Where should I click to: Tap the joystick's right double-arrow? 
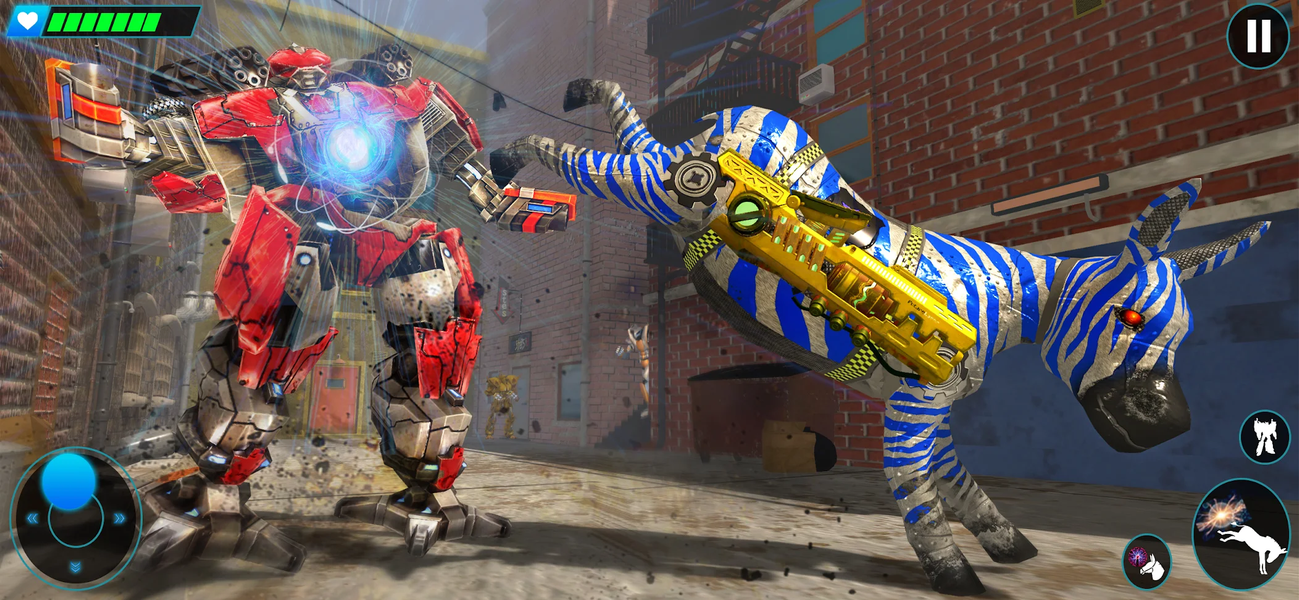point(120,518)
